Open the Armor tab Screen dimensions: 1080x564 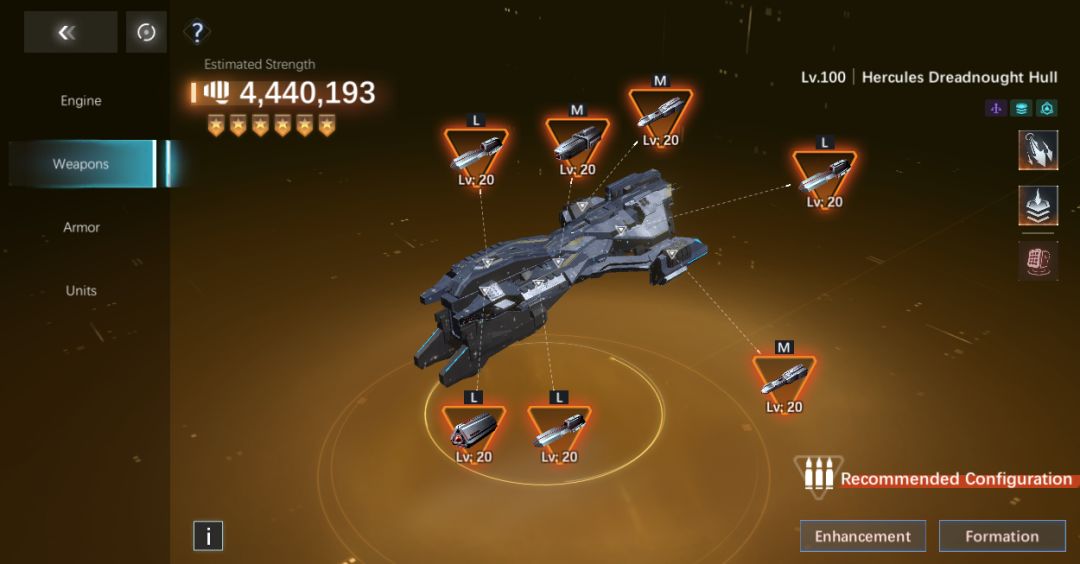pos(81,228)
